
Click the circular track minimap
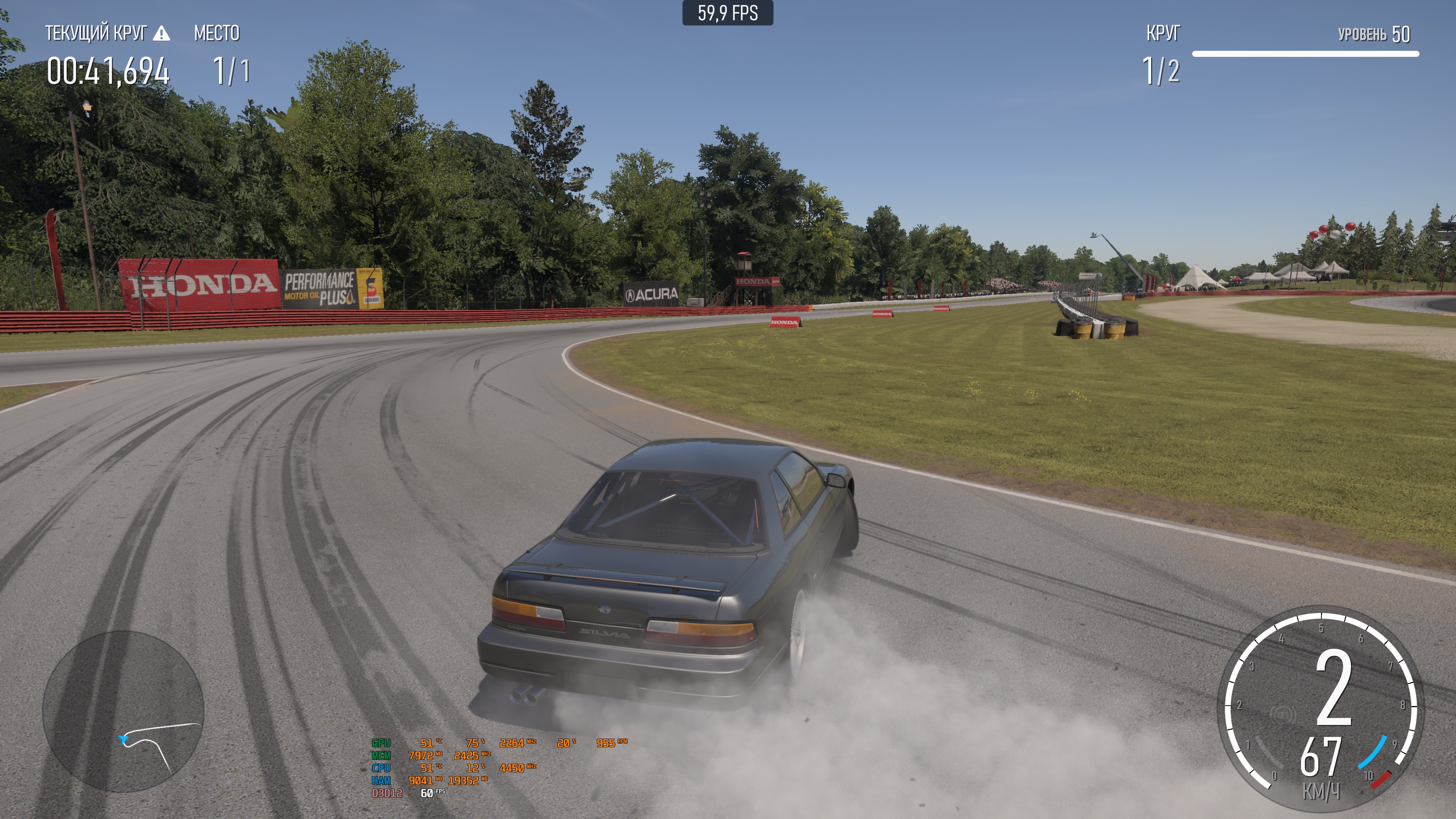point(123,711)
